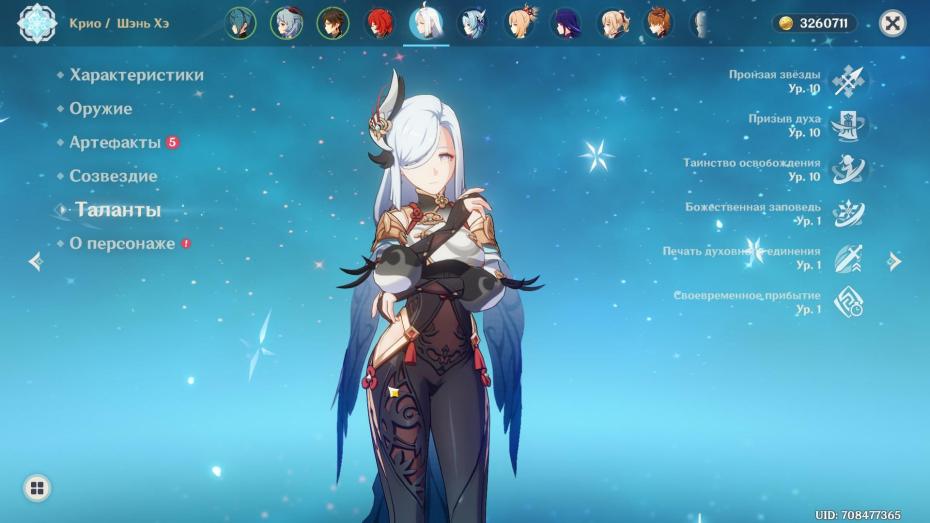Select the red-haired character portrait
930x523 pixels.
tap(380, 22)
